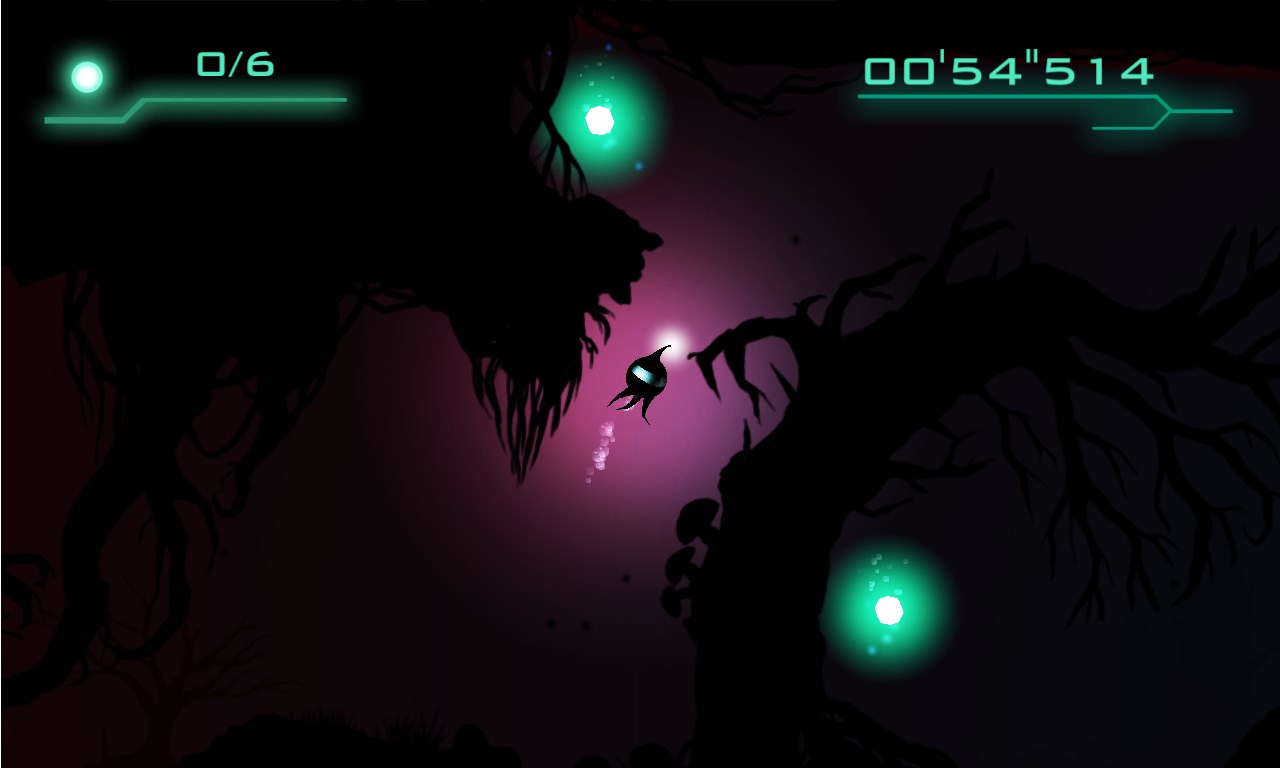Select the green collectible orb near the top
Viewport: 1280px width, 768px height.
point(598,118)
